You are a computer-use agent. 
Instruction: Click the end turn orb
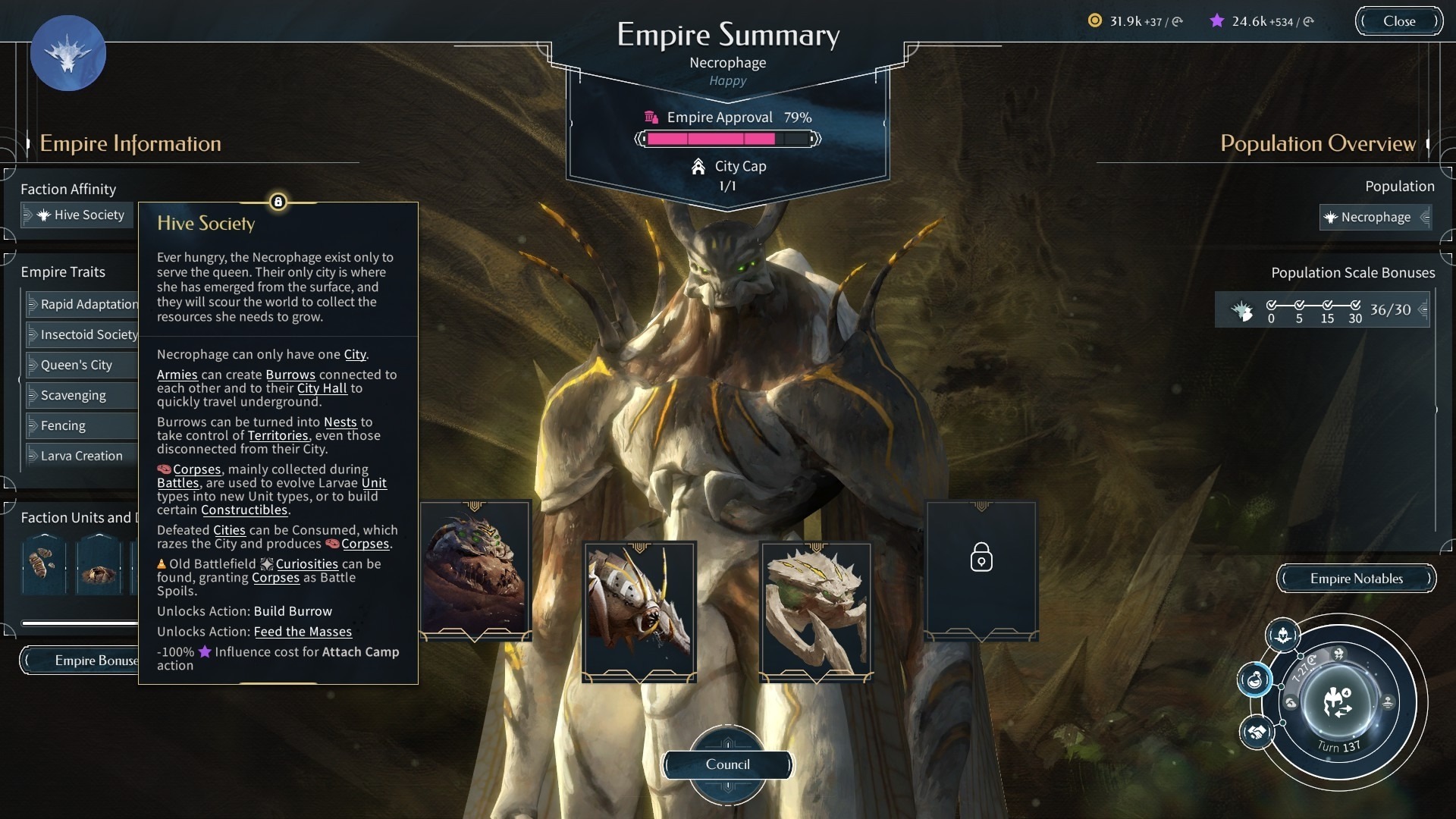click(x=1338, y=702)
